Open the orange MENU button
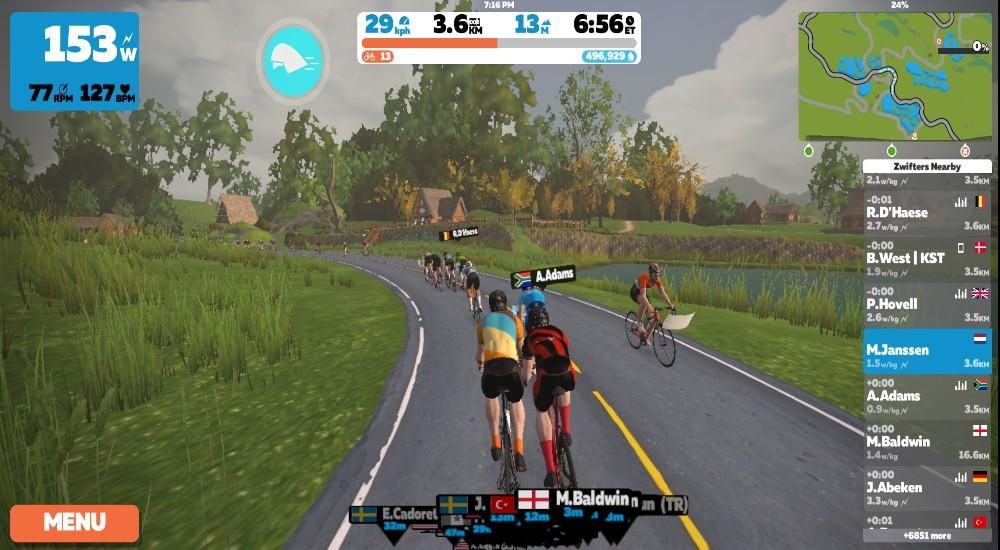1000x550 pixels. (x=75, y=522)
